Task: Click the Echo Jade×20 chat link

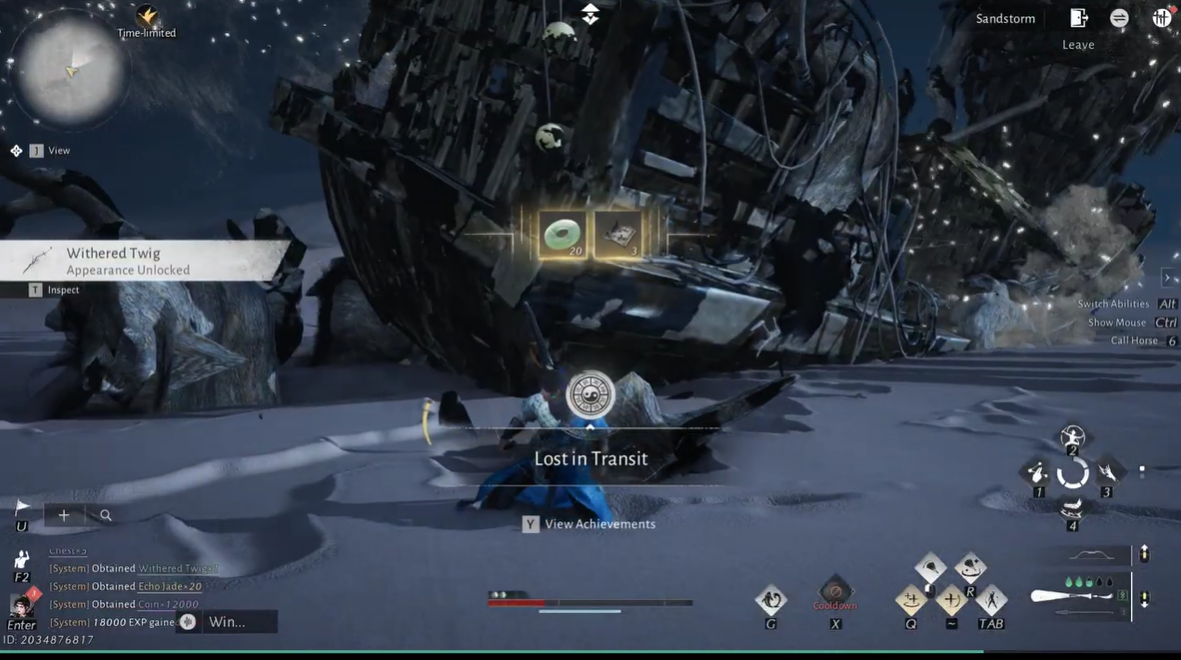Action: [x=170, y=586]
